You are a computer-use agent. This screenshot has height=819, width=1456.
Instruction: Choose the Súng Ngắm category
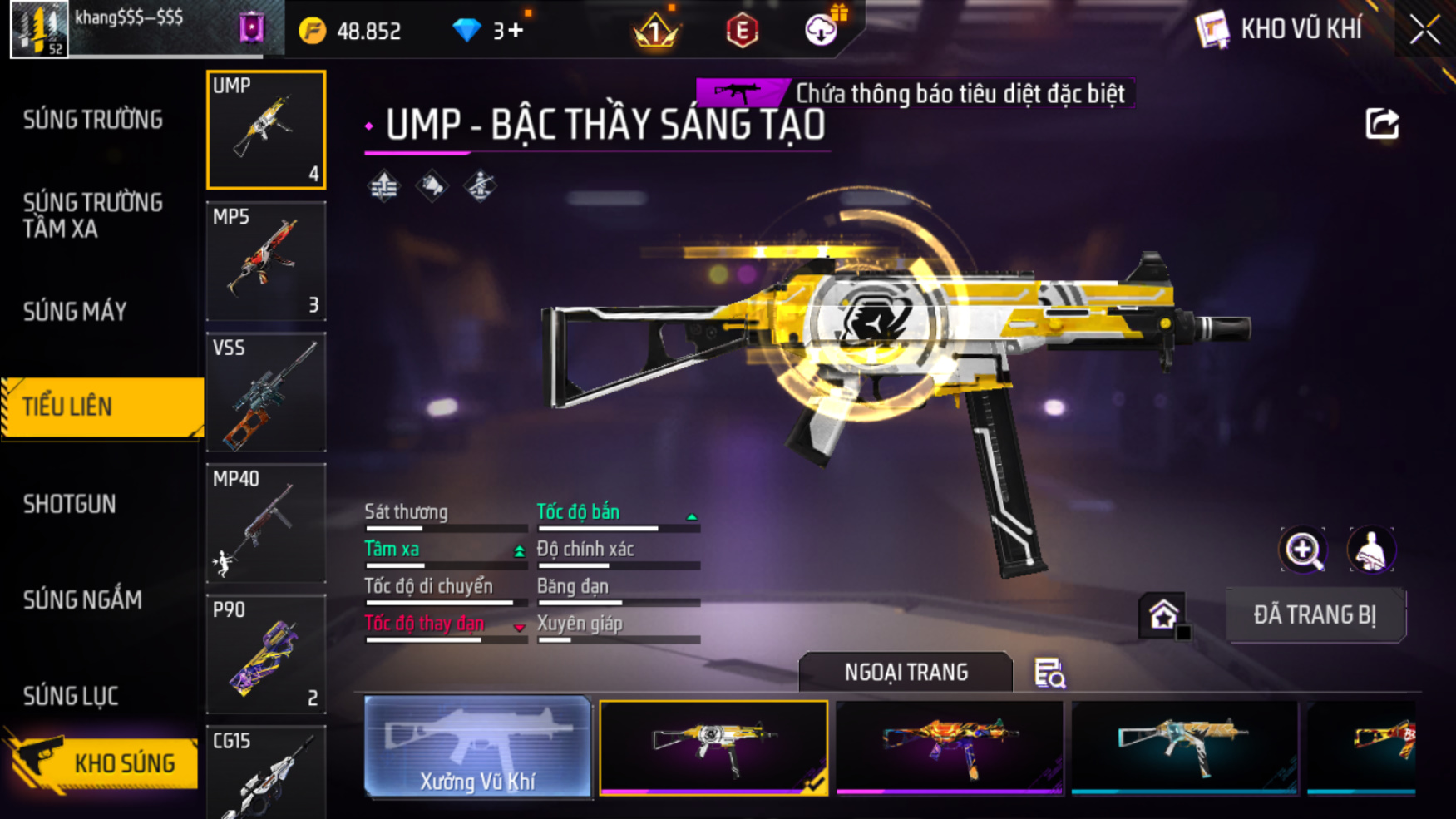click(82, 599)
